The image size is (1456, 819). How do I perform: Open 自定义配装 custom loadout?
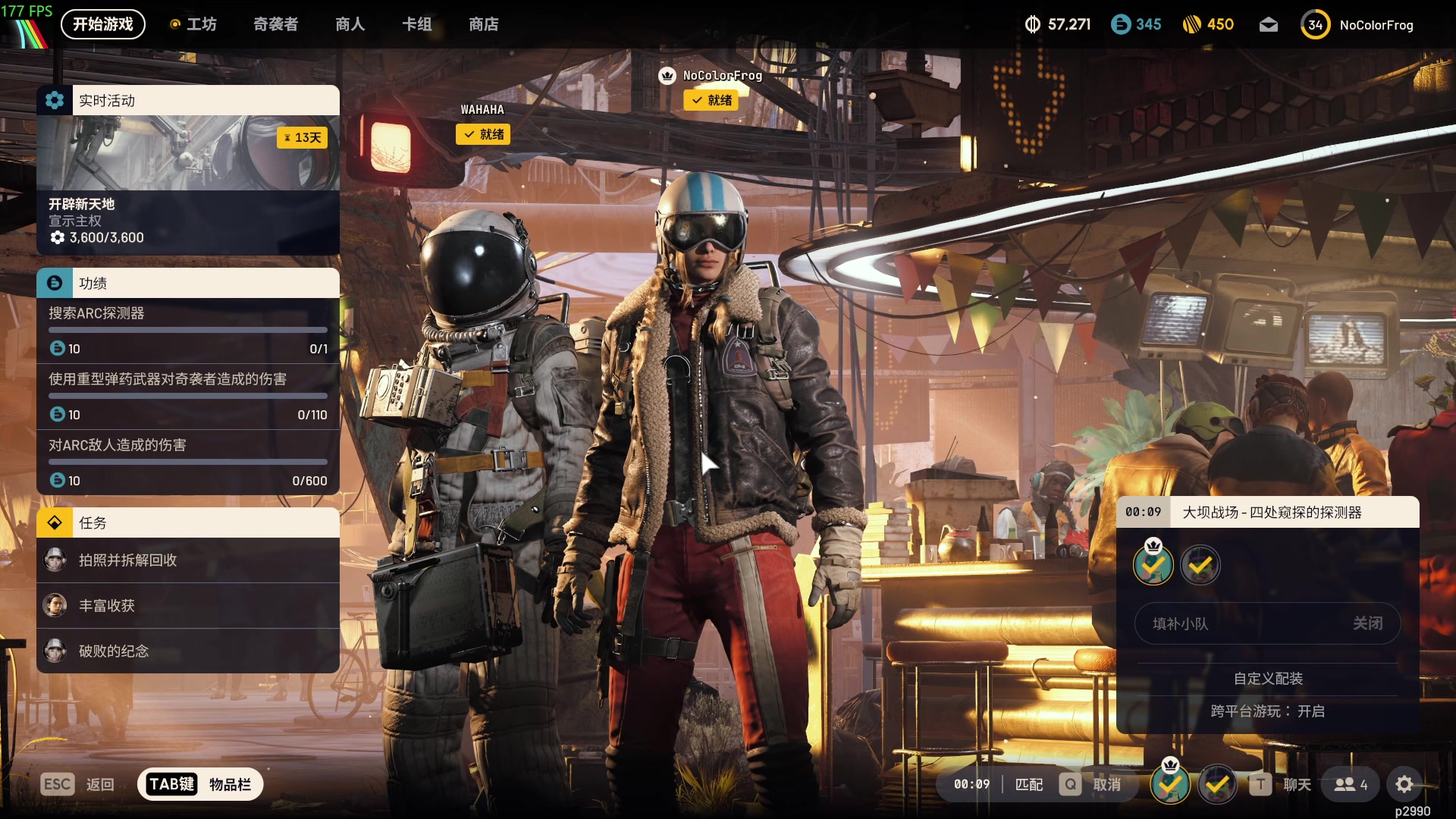[1267, 679]
